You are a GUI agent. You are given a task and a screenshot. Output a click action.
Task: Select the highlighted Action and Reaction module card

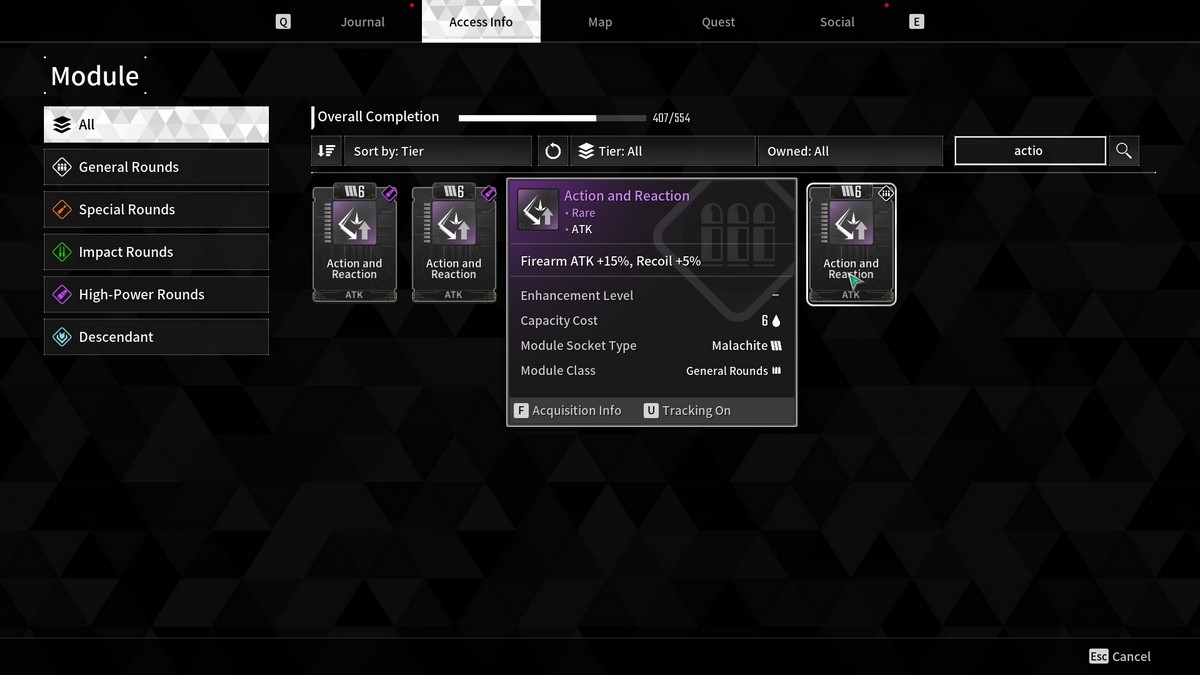851,244
